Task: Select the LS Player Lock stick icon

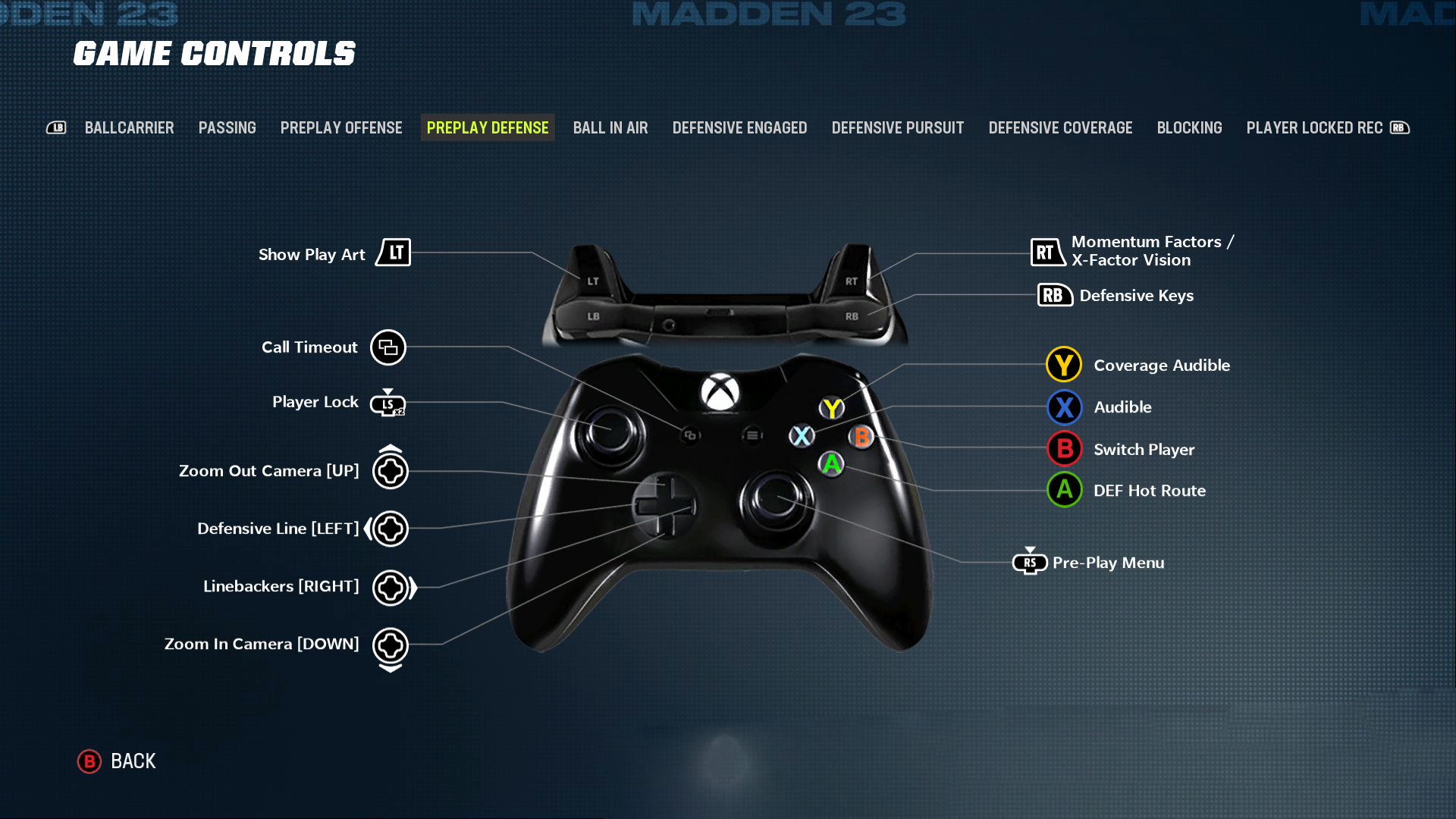Action: pos(388,404)
